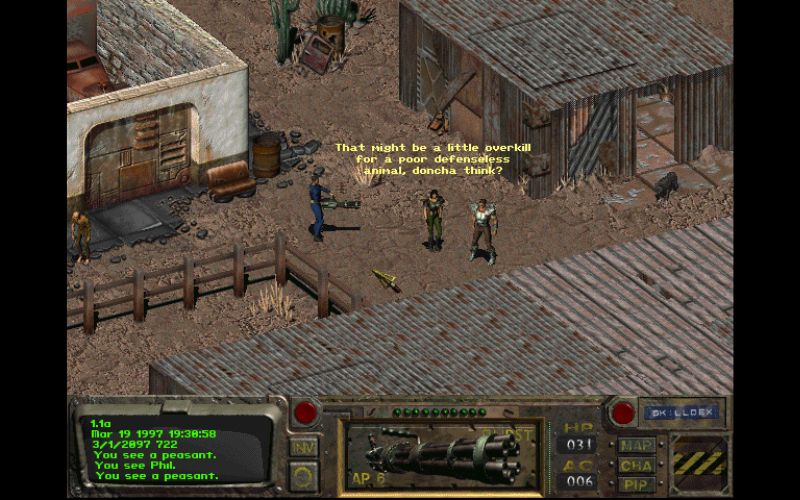Click the options button below INV
This screenshot has height=500, width=800.
304,472
